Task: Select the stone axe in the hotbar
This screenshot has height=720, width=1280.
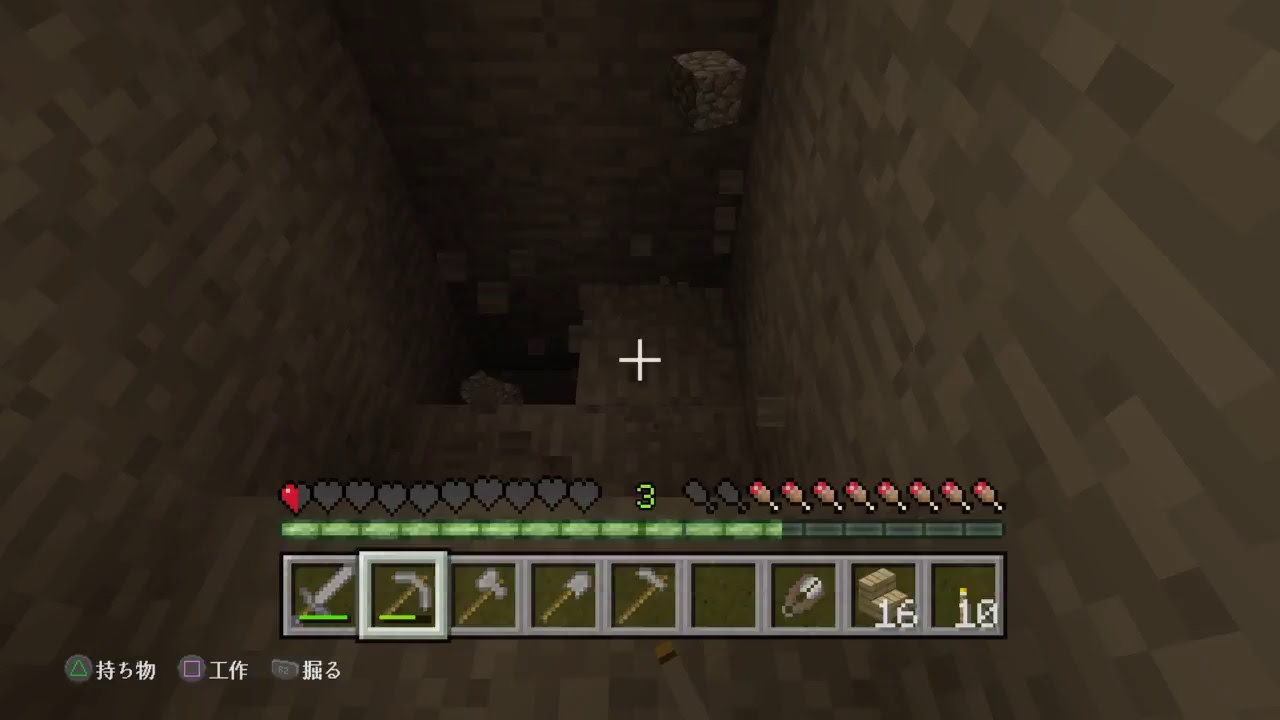Action: [x=483, y=595]
